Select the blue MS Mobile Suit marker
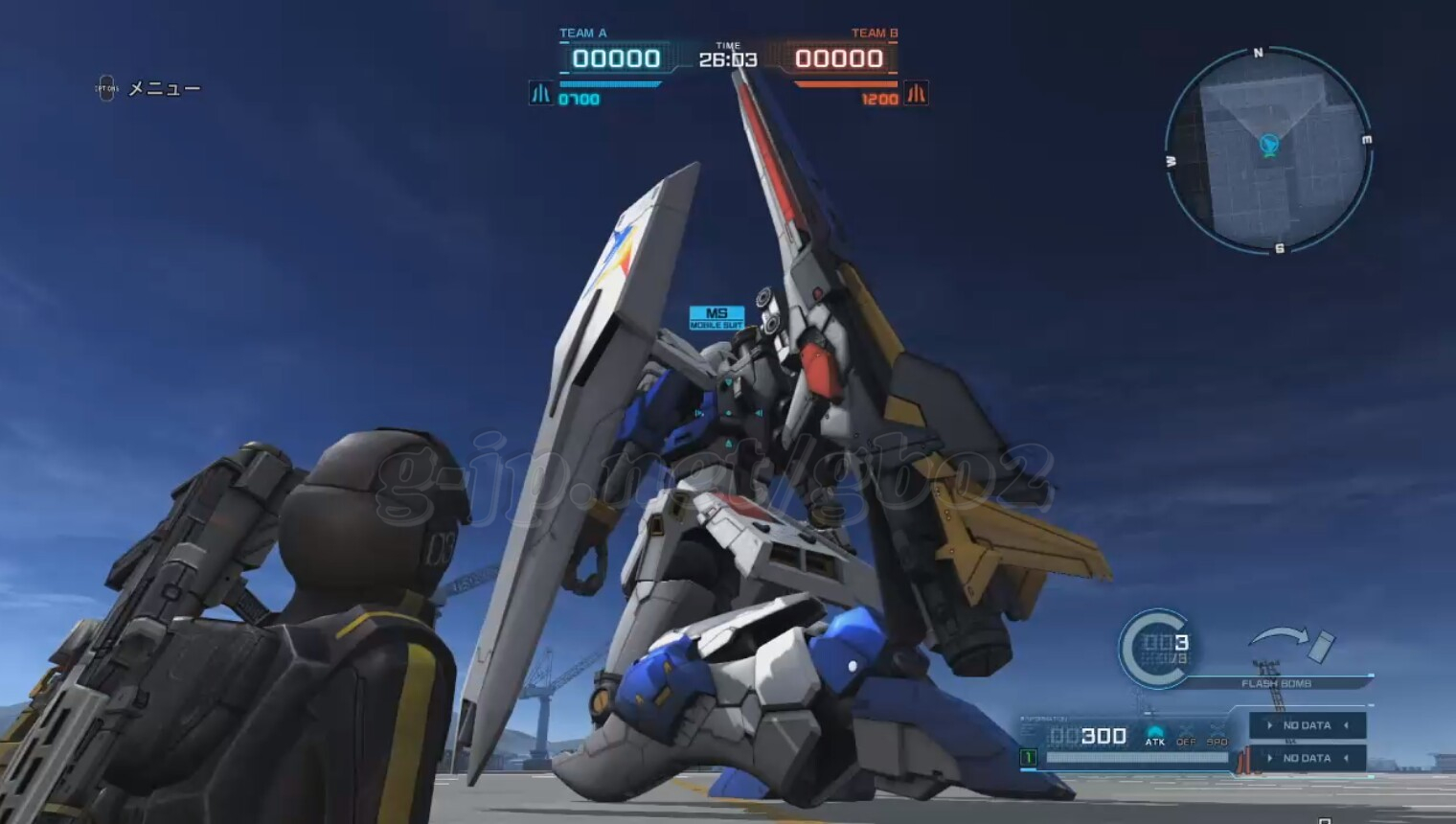Viewport: 1456px width, 824px height. 717,317
